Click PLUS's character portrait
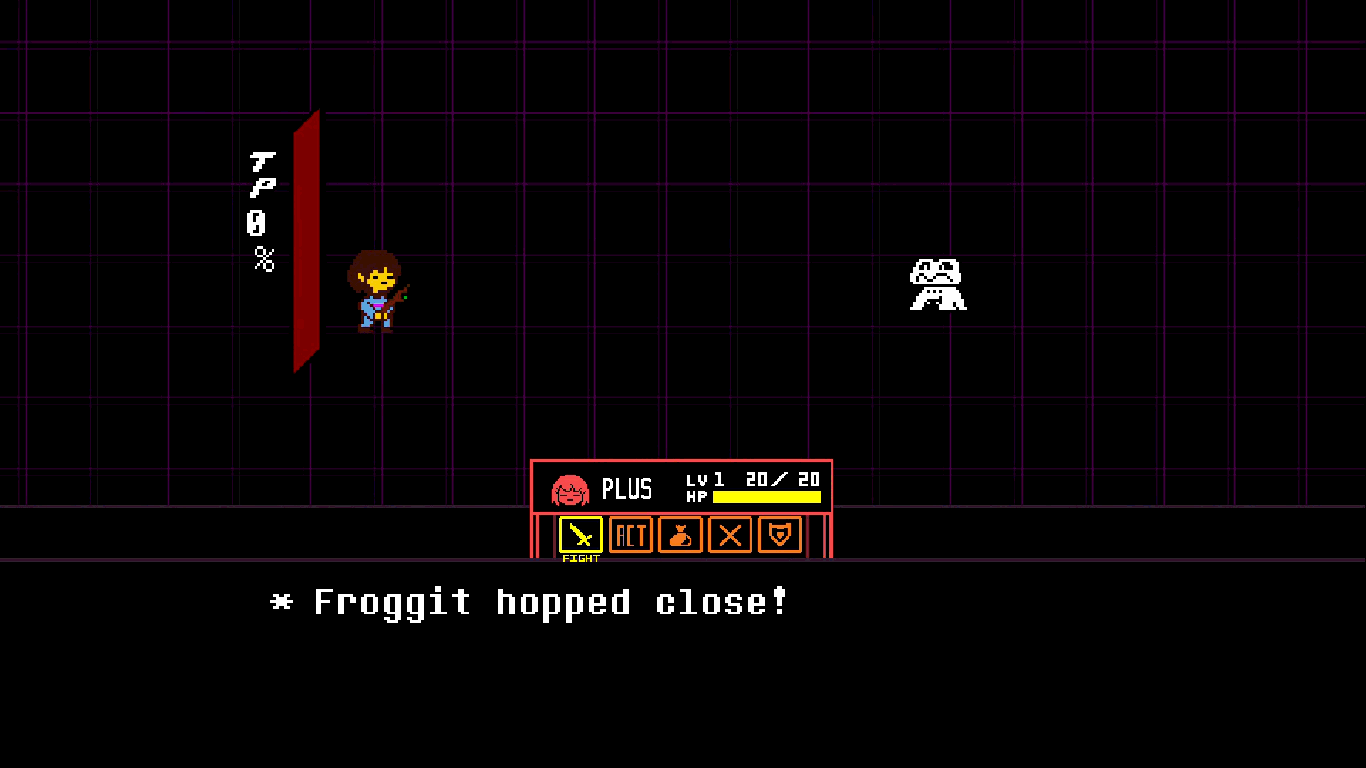 click(568, 490)
